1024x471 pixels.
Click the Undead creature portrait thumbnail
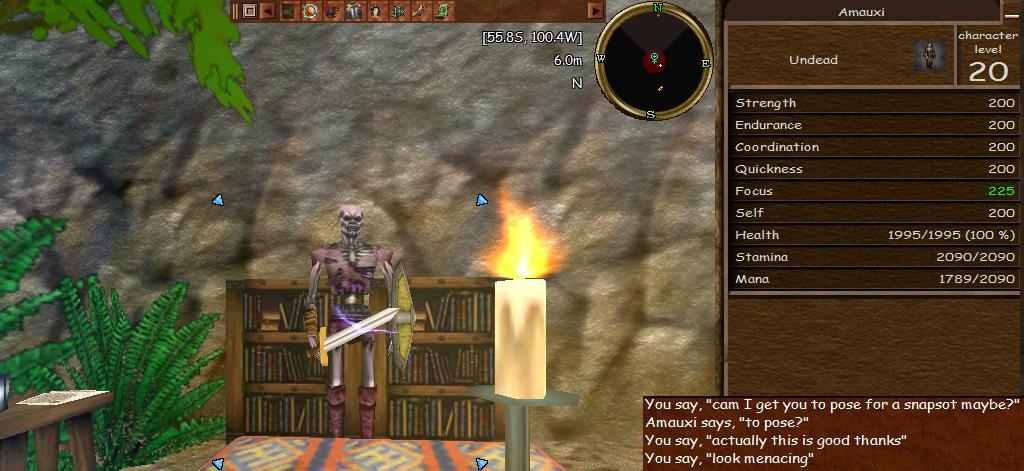[x=929, y=57]
